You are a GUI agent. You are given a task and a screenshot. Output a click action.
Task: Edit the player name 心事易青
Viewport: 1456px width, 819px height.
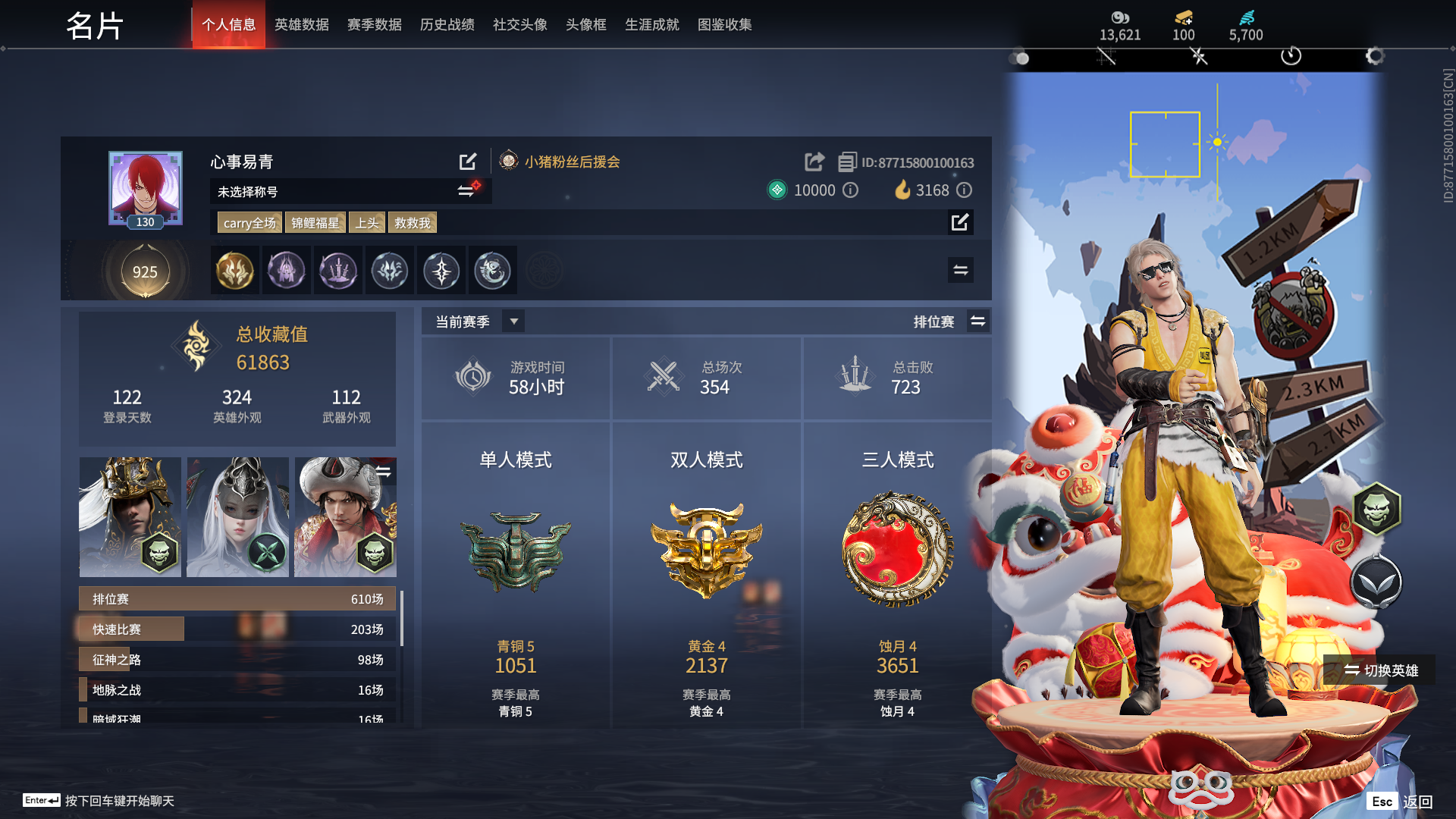click(468, 162)
